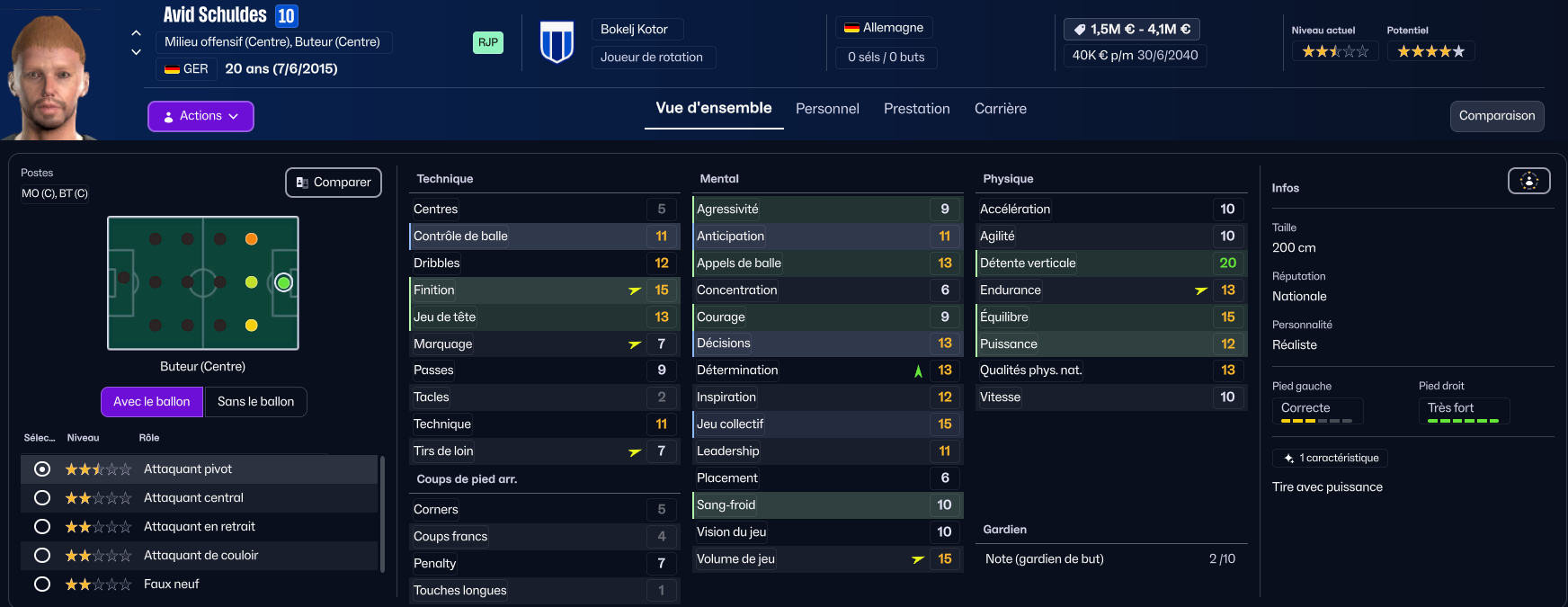Select the Attaquant de couloir role
The height and width of the screenshot is (607, 1568).
[x=42, y=555]
